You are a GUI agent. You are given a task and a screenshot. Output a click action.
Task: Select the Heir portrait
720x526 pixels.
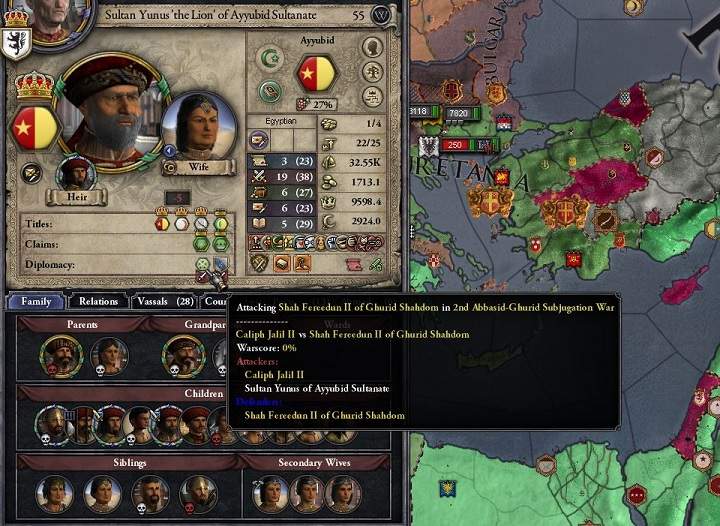click(x=76, y=176)
